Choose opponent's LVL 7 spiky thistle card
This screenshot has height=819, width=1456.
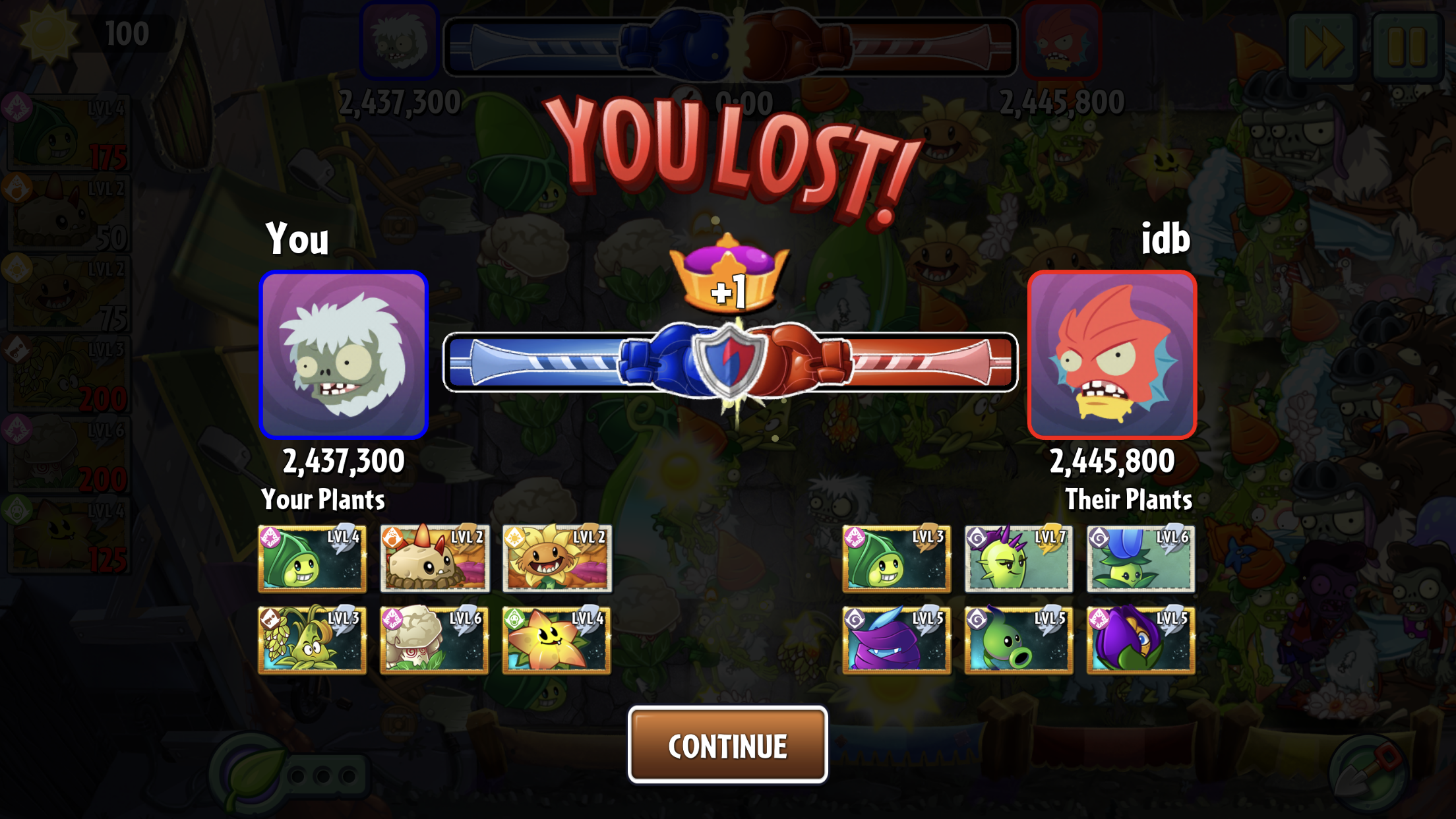[x=1019, y=559]
